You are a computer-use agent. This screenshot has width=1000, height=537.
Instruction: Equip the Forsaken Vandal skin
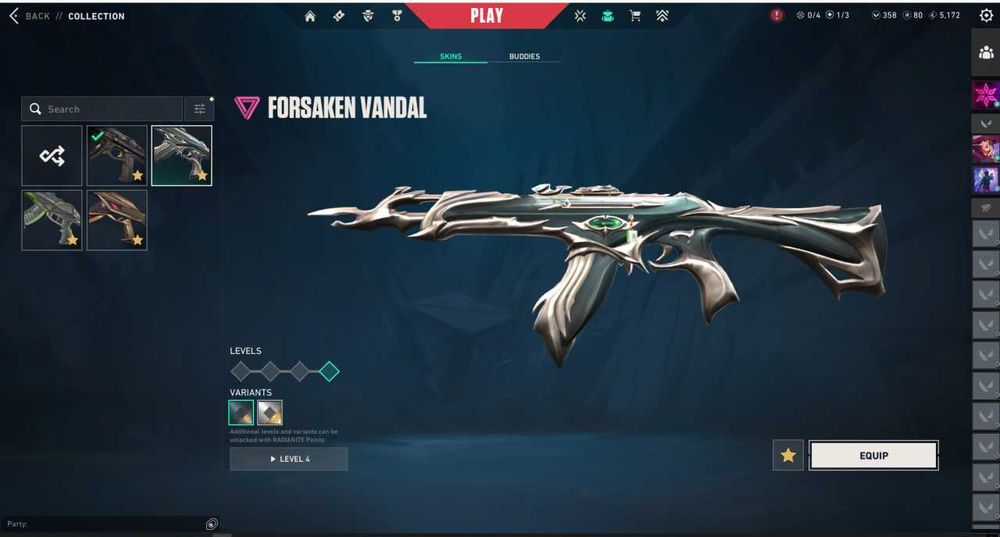pos(873,456)
